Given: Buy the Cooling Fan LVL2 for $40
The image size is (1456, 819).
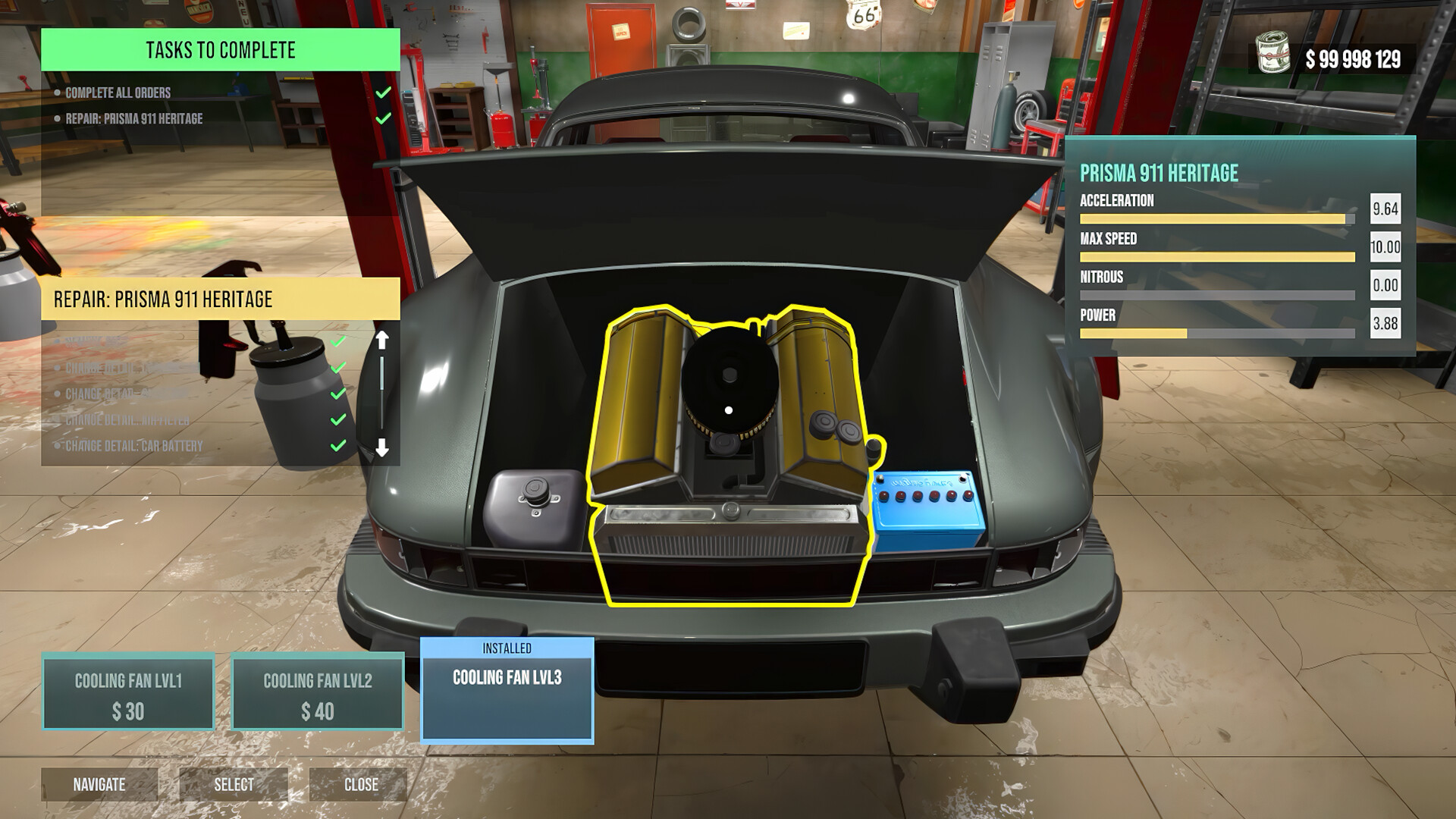Looking at the screenshot, I should 316,691.
